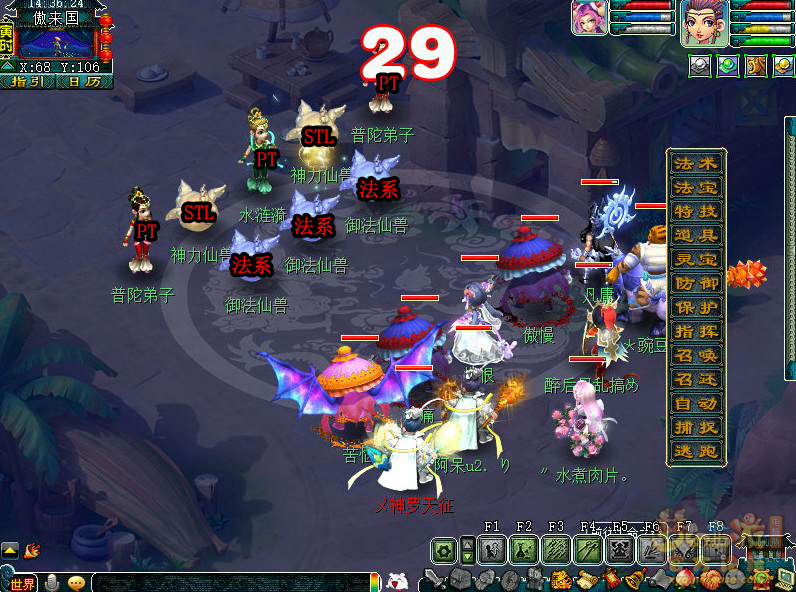Viewport: 796px width, 592px height.
Task: Open the emoji smiley face in chat bar
Action: pyautogui.click(x=76, y=583)
